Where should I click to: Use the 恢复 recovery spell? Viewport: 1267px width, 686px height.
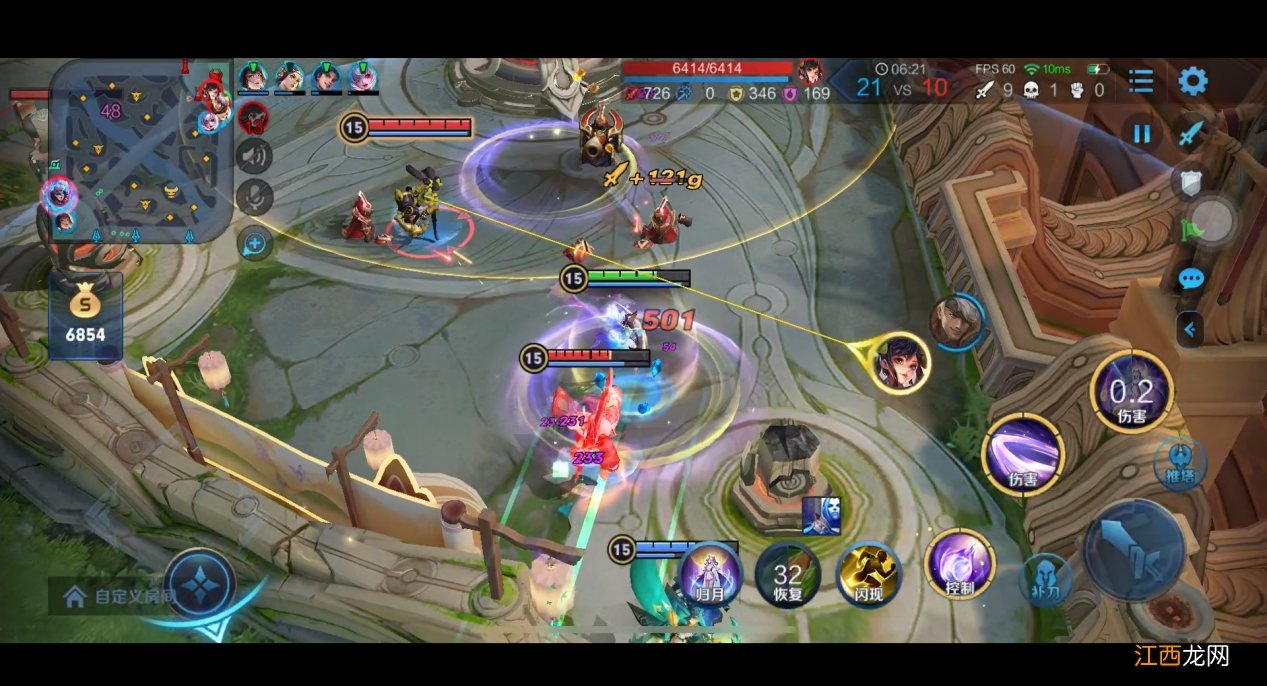787,574
